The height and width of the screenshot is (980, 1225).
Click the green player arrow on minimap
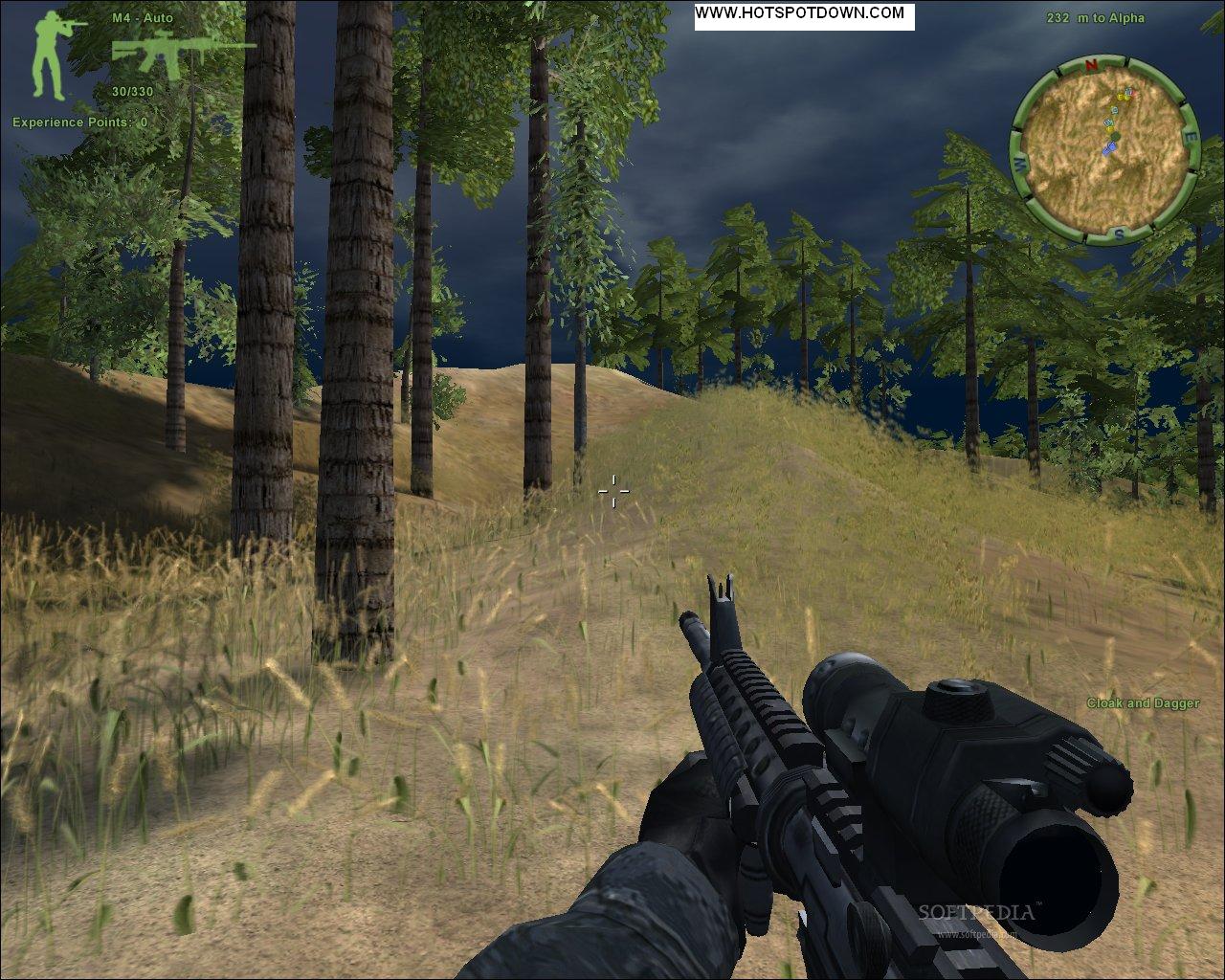click(x=1116, y=136)
